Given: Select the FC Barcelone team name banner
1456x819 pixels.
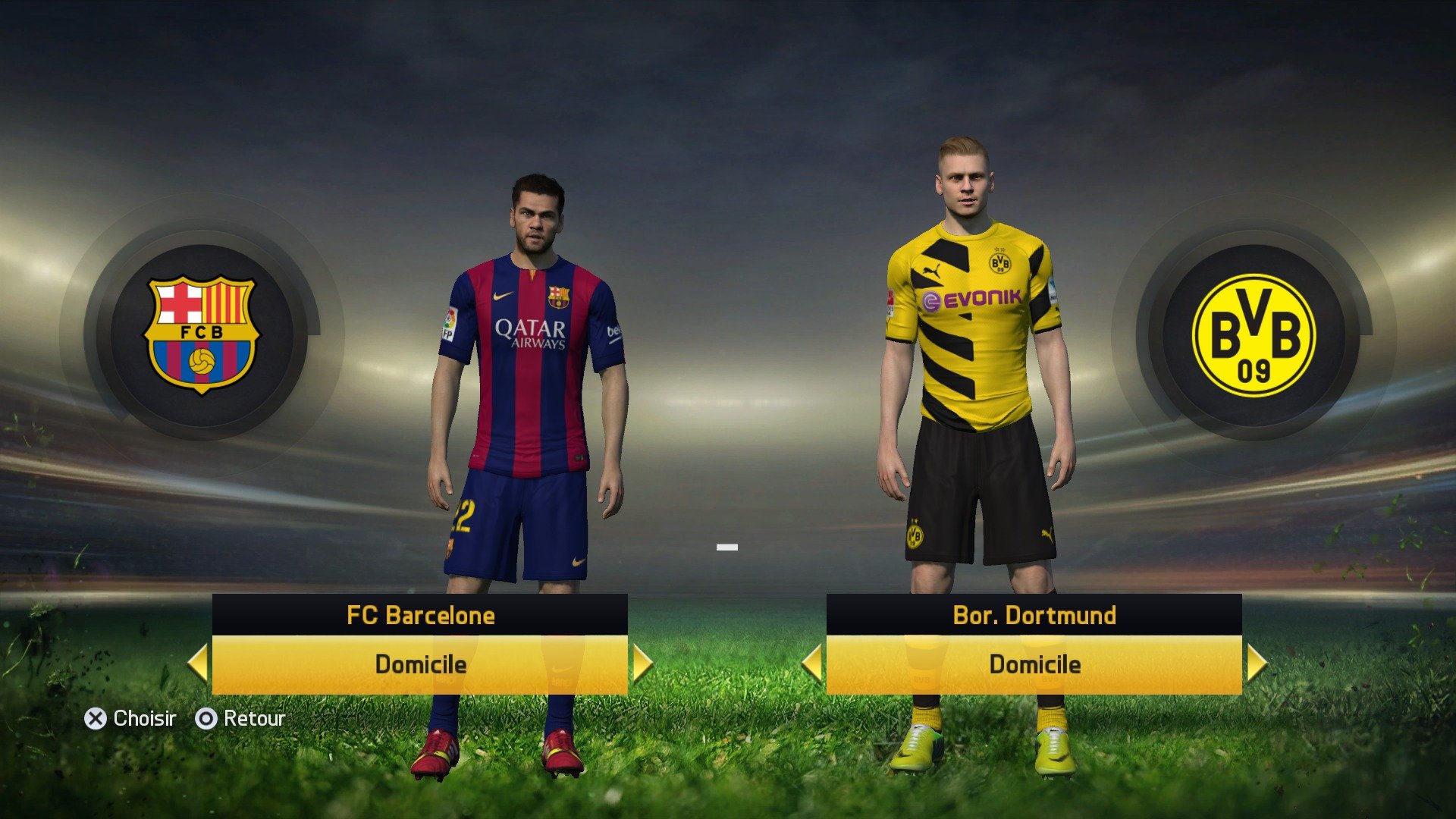Looking at the screenshot, I should (421, 616).
